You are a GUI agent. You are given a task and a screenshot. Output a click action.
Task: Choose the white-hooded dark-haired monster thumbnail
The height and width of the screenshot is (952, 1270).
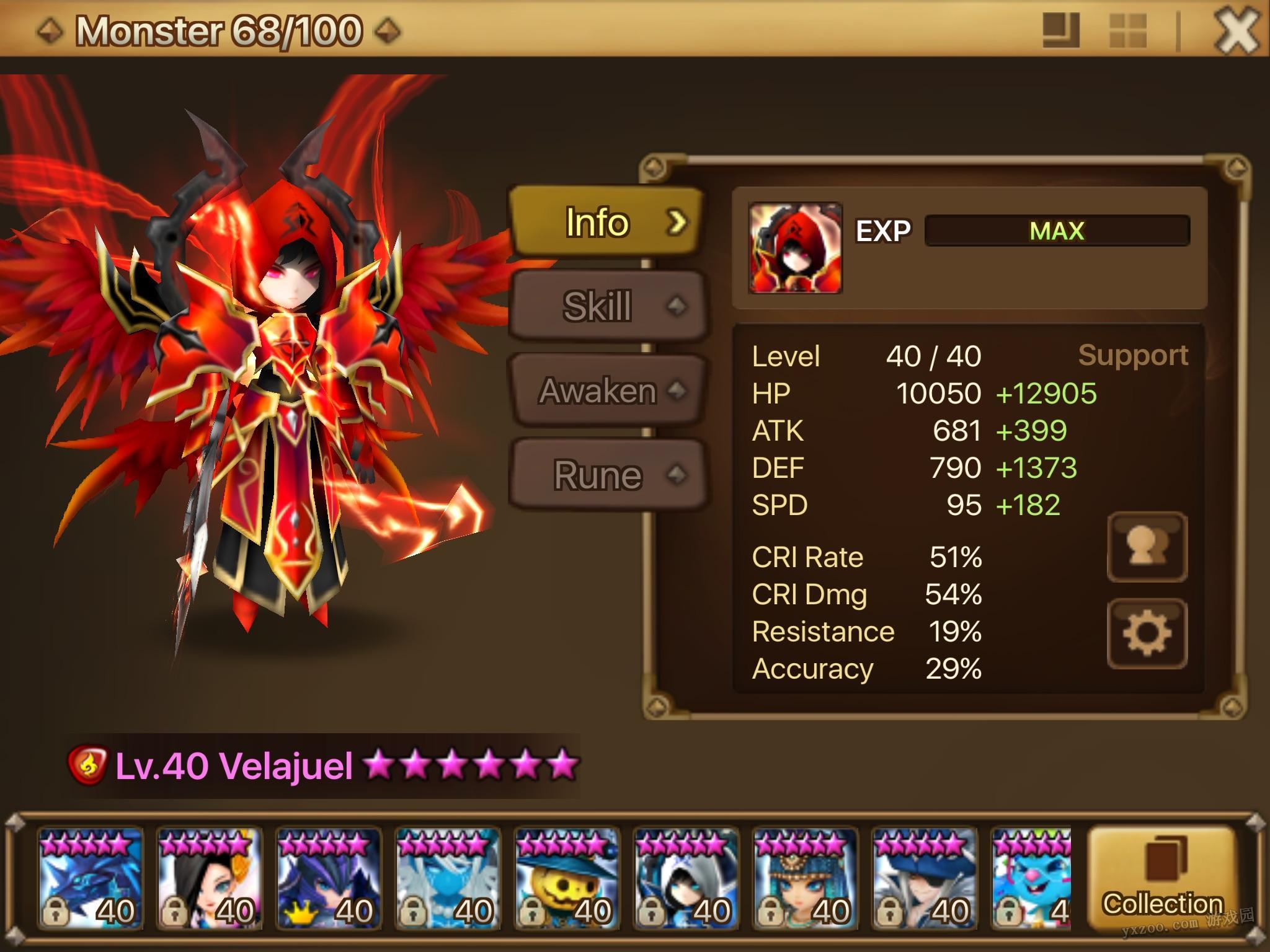click(686, 878)
